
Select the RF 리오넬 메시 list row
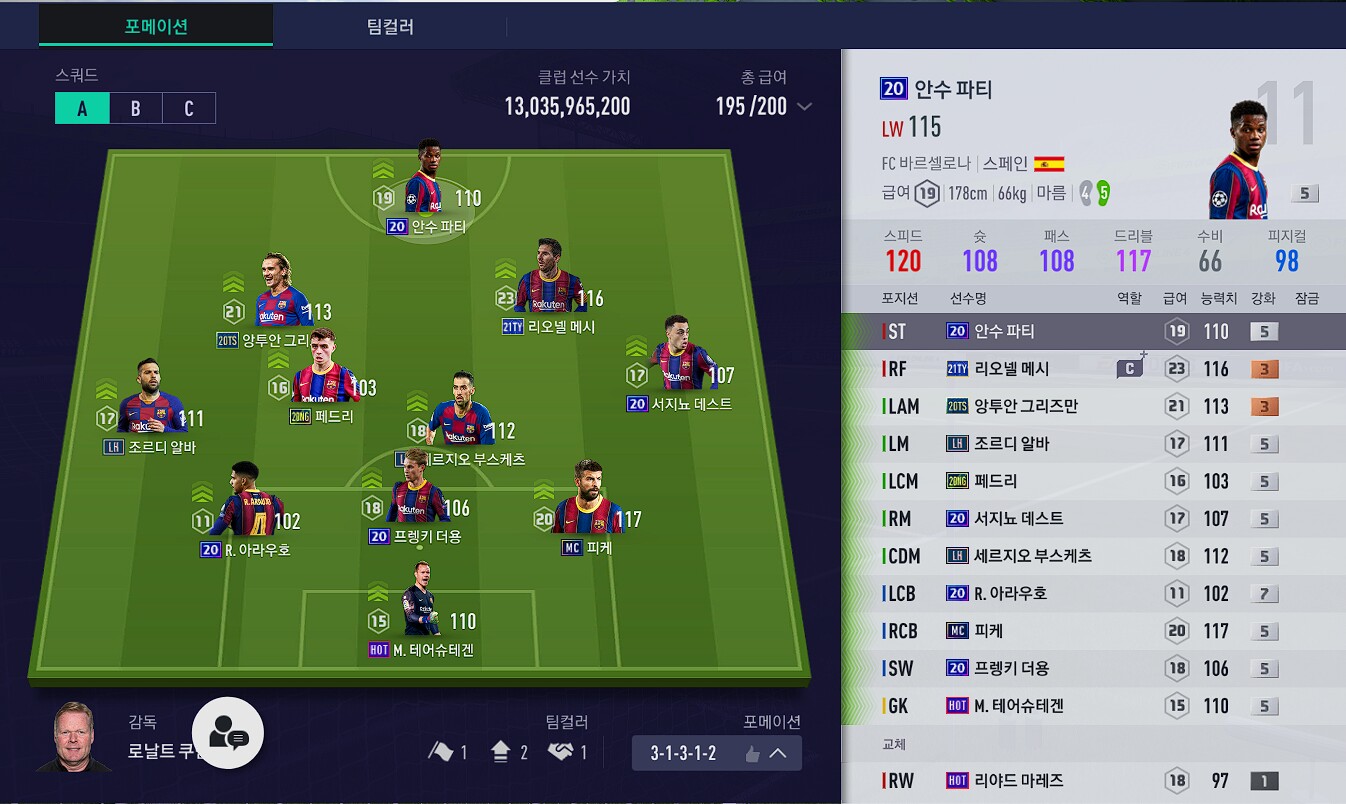point(1093,369)
